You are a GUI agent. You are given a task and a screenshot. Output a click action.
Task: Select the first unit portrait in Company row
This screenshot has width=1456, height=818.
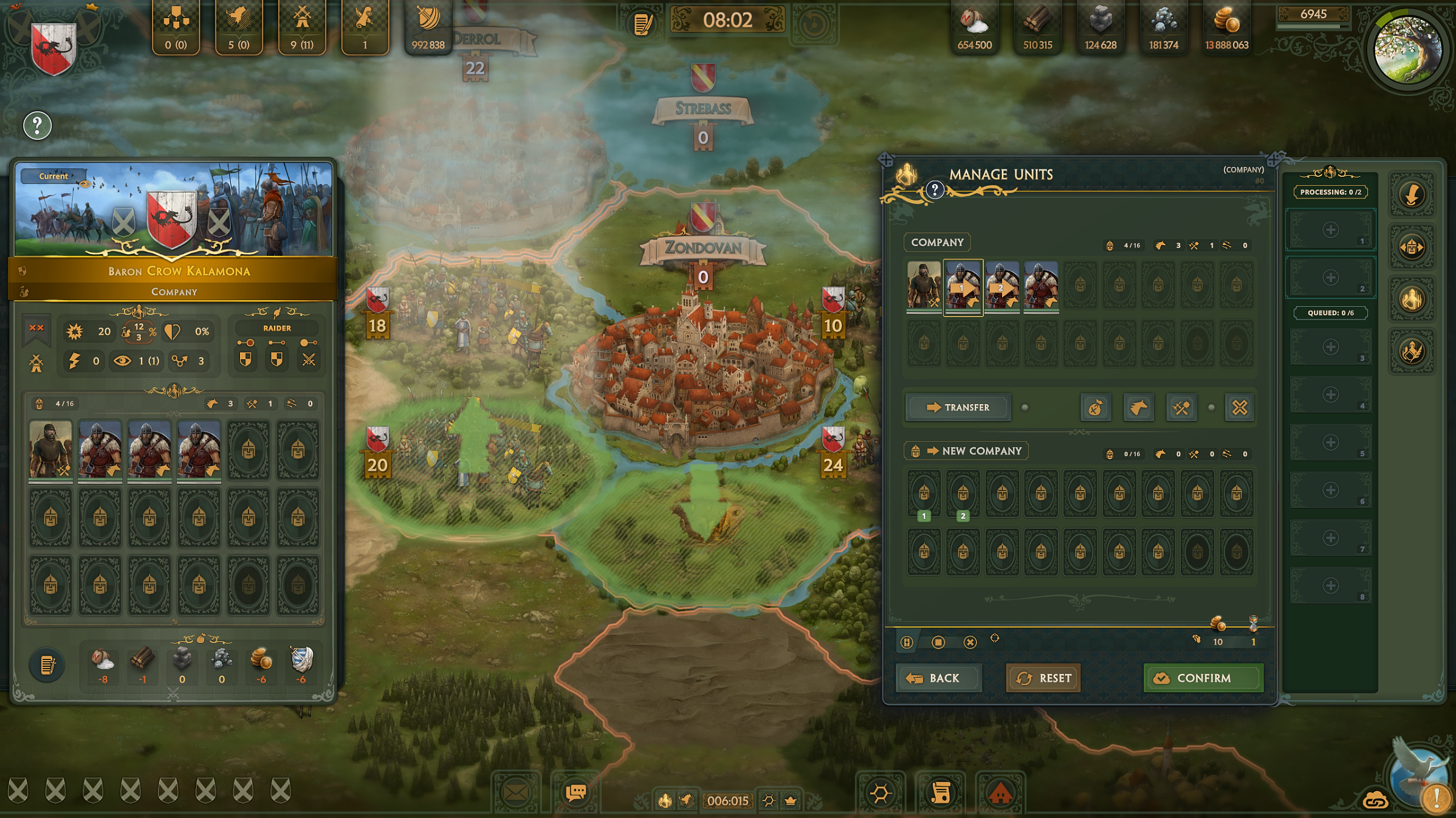[x=924, y=285]
